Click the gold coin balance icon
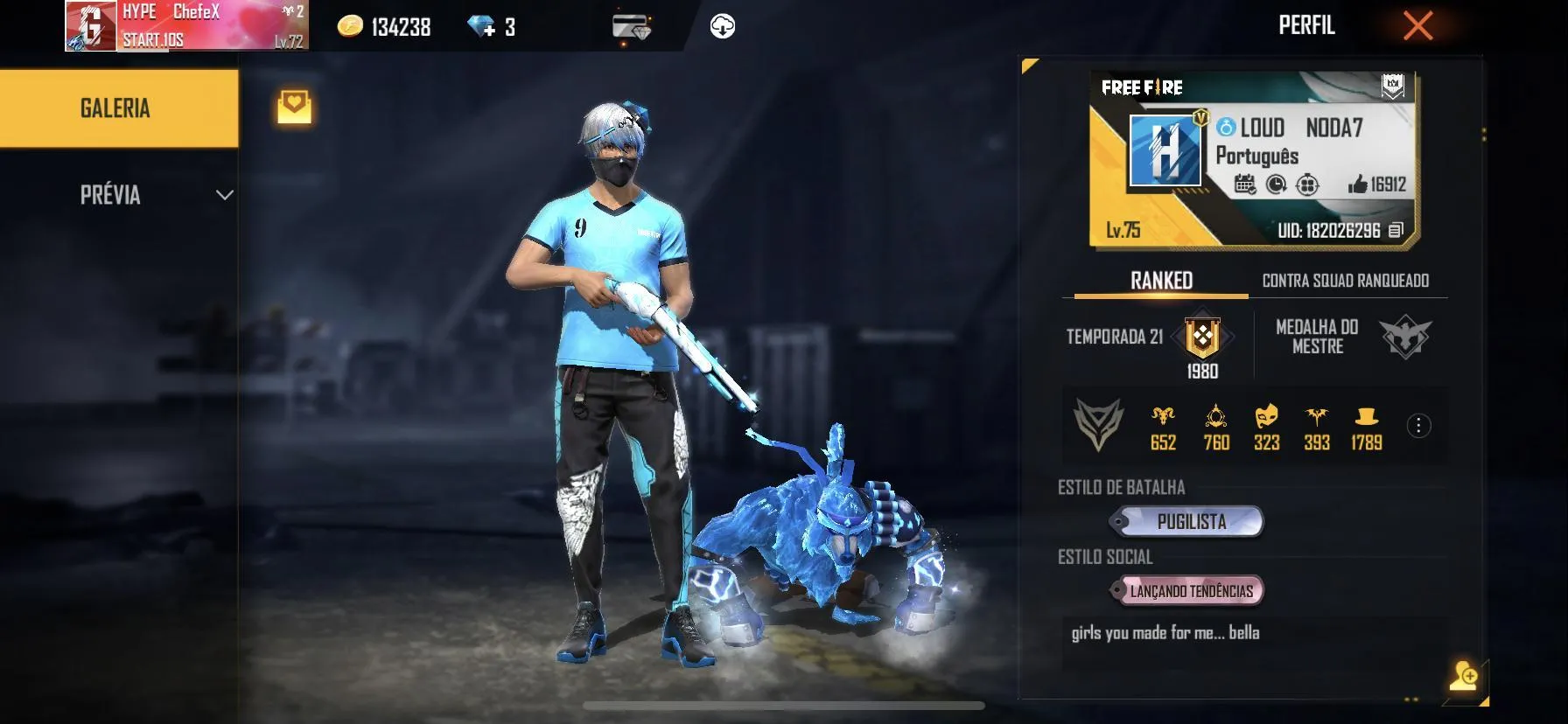 (x=349, y=27)
